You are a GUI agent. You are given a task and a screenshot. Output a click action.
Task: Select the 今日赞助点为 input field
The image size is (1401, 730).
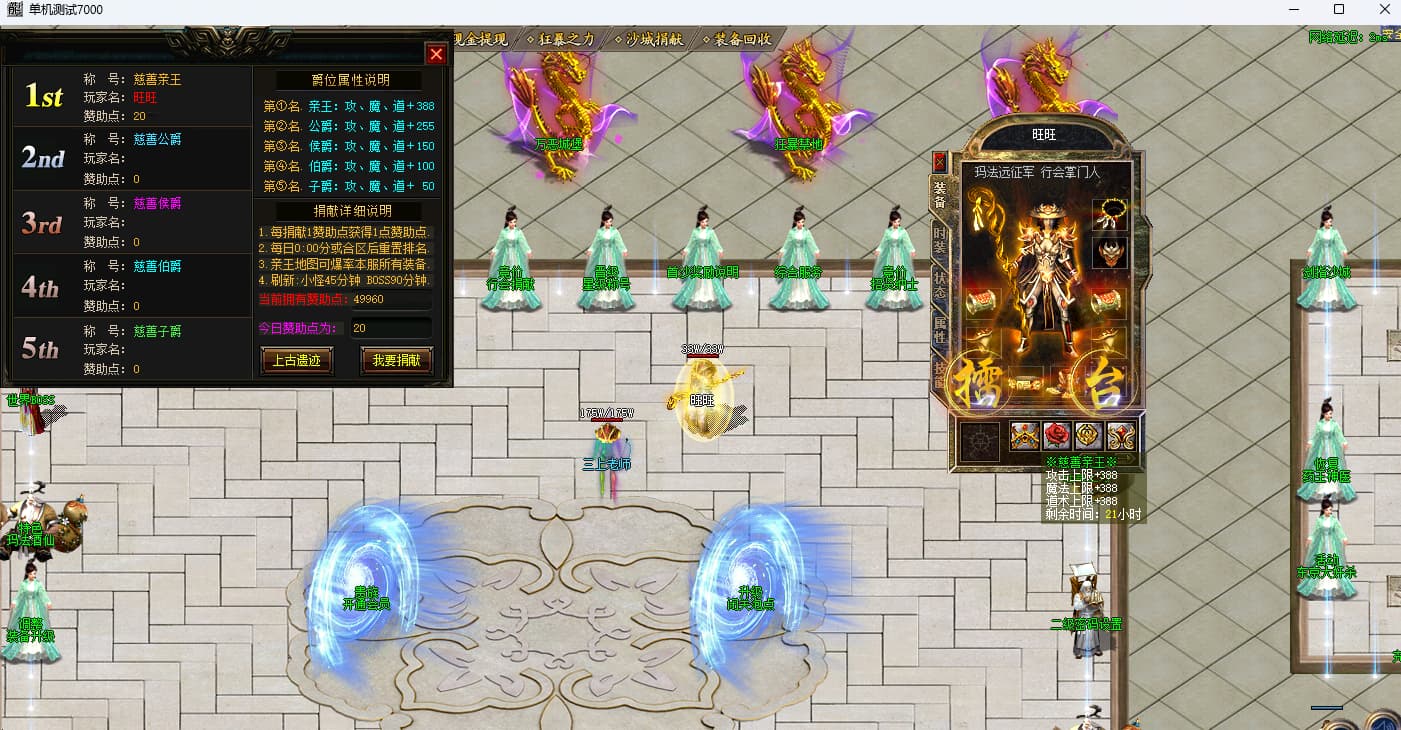point(390,328)
